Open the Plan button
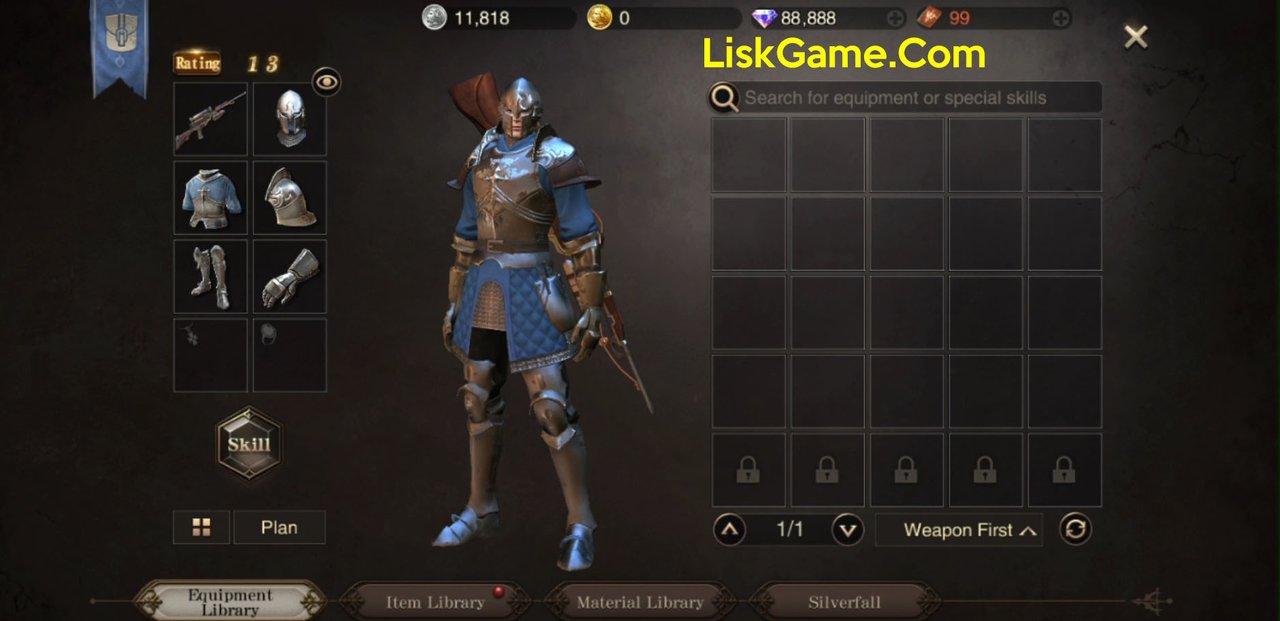 tap(279, 527)
